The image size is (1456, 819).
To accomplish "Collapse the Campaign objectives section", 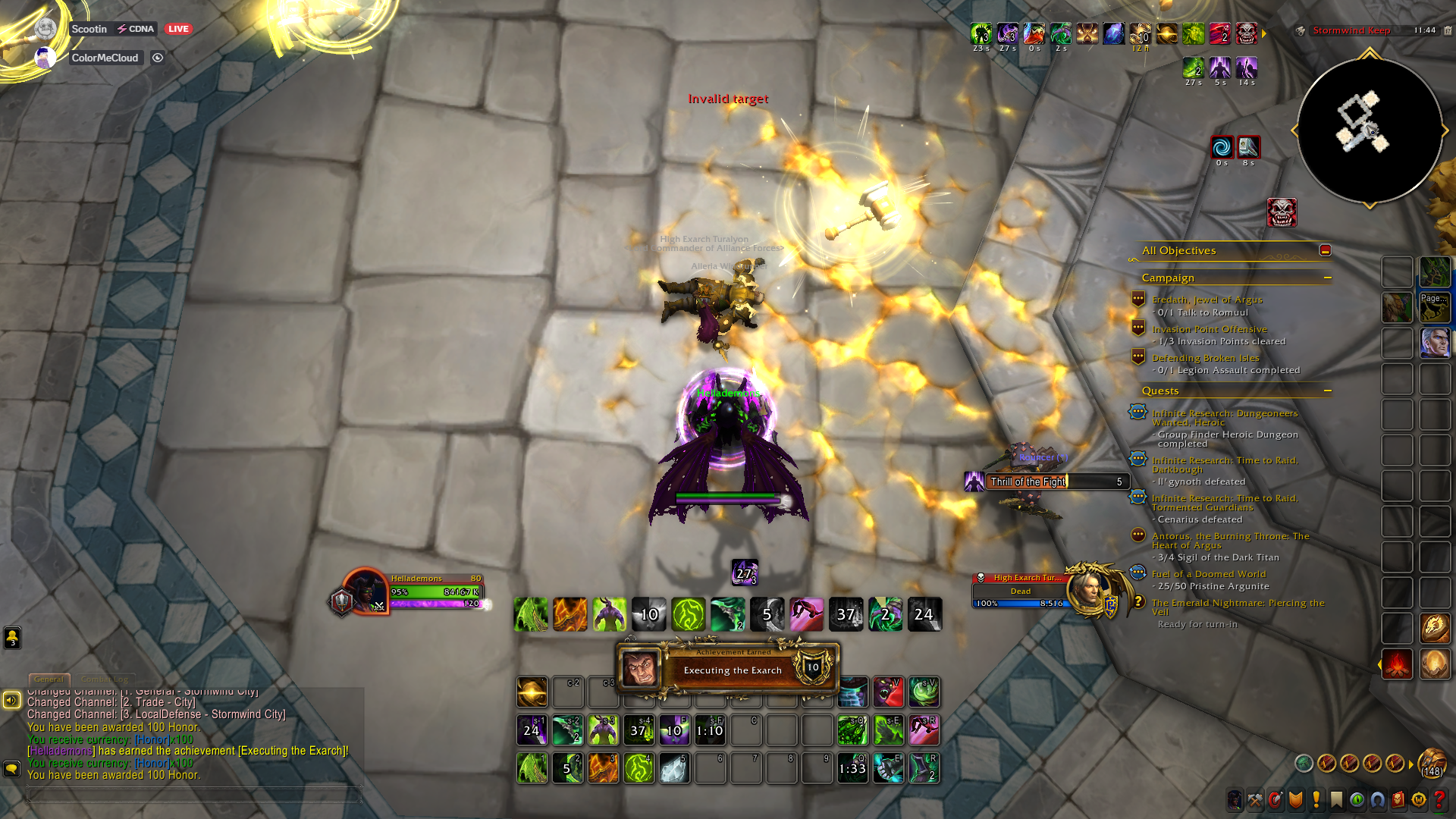I will (x=1328, y=278).
